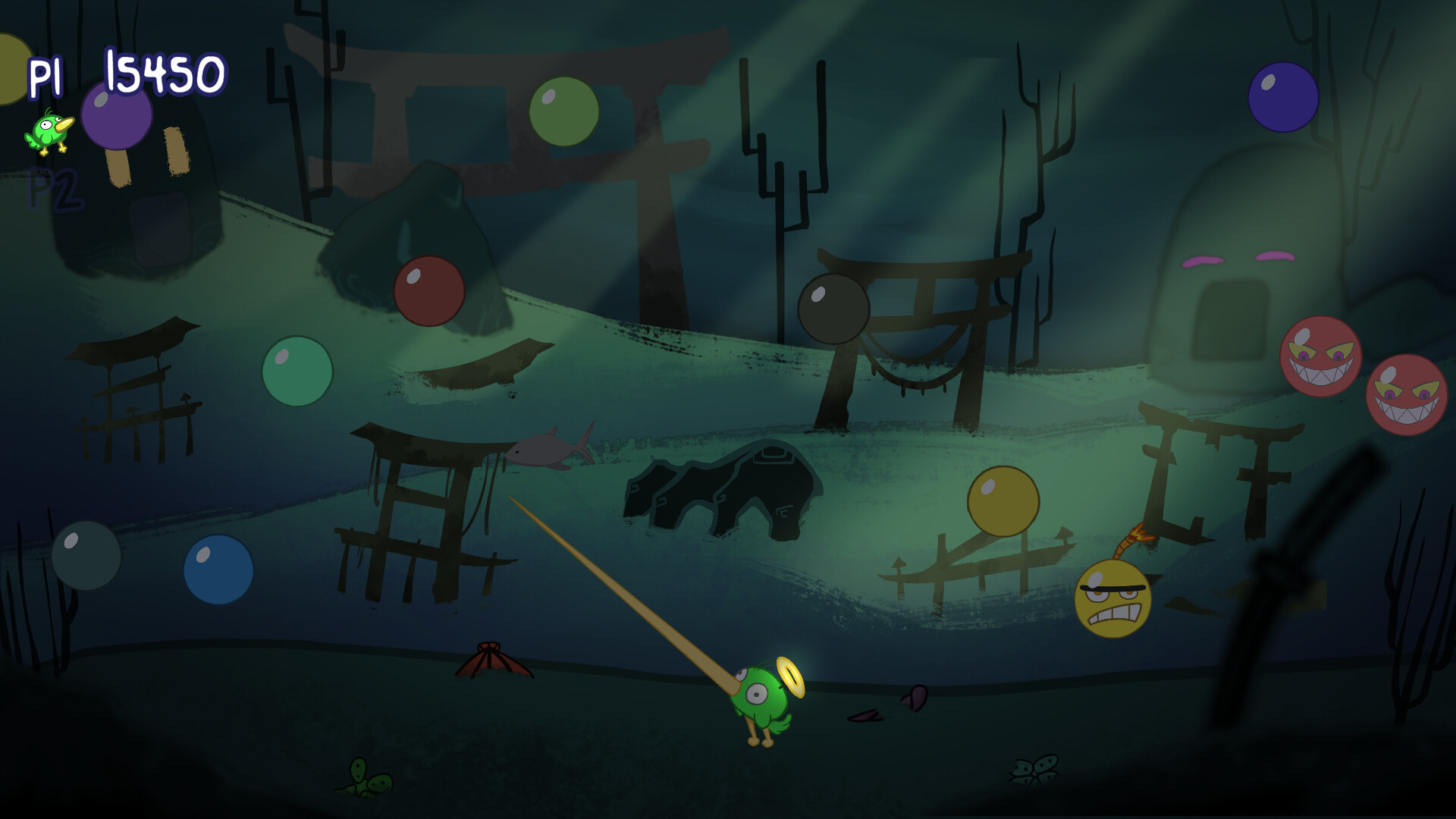This screenshot has width=1456, height=819.
Task: Click the angry yellow face with topknot
Action: [x=1112, y=599]
